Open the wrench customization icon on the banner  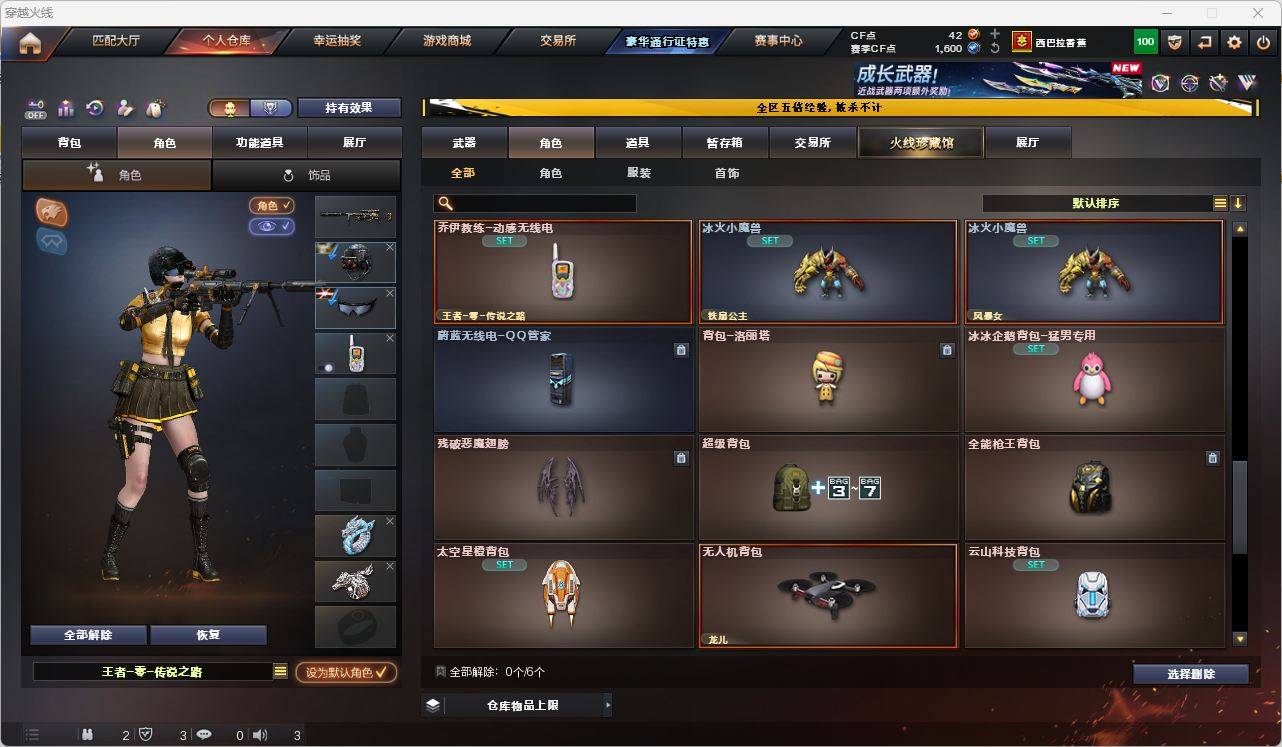click(1216, 83)
